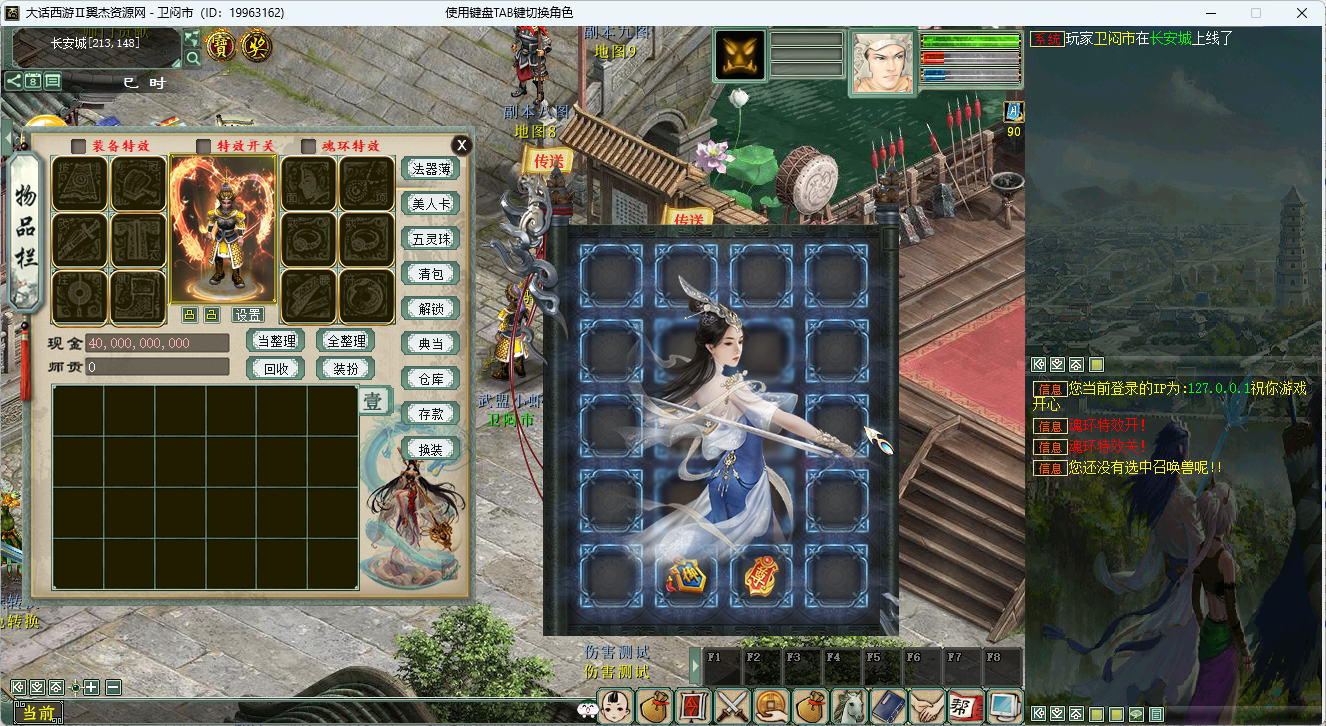This screenshot has width=1326, height=726.
Task: Close the inventory panel with the X
Action: pos(460,144)
